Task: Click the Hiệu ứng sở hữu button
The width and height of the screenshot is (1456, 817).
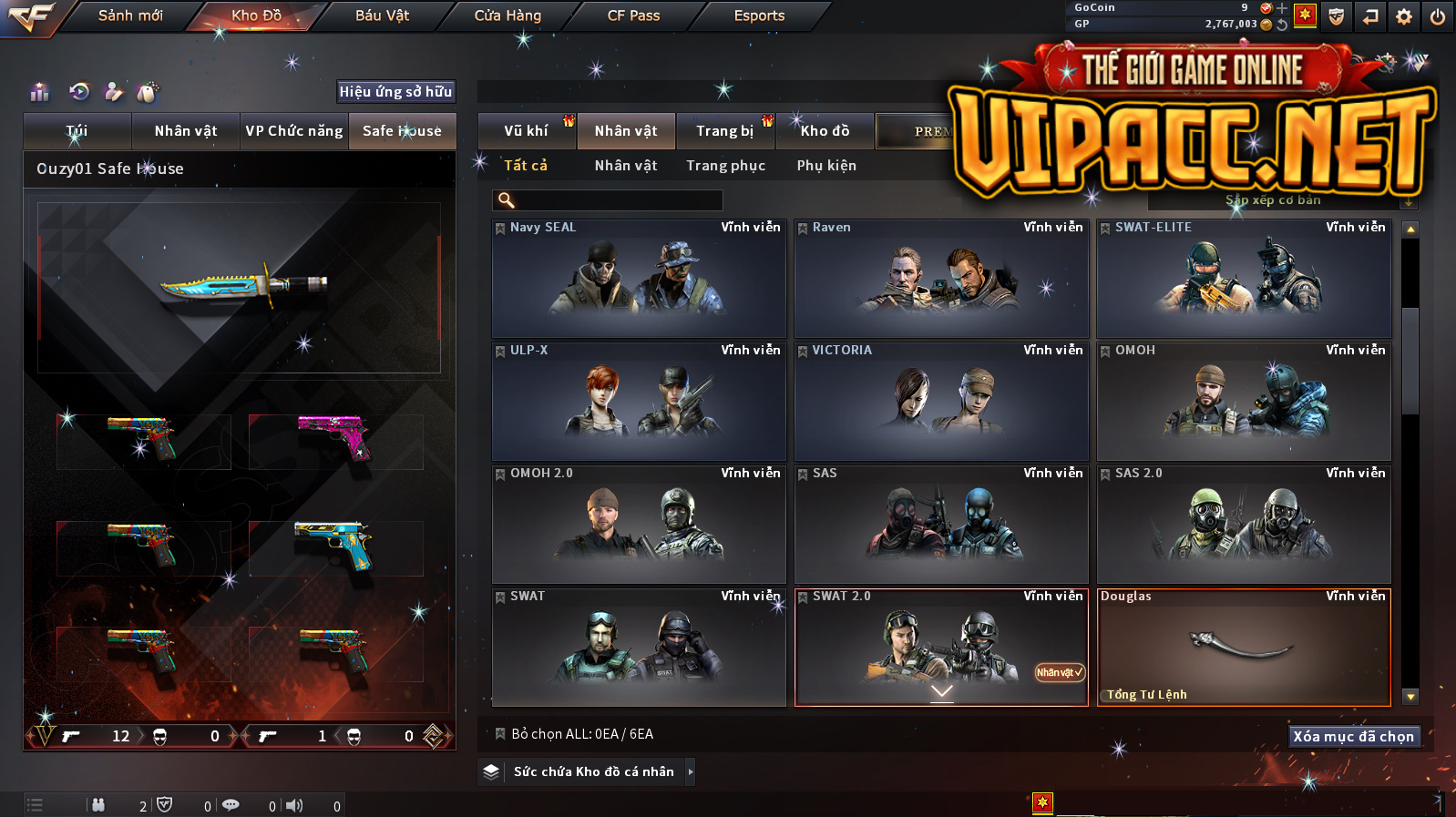Action: click(x=395, y=91)
